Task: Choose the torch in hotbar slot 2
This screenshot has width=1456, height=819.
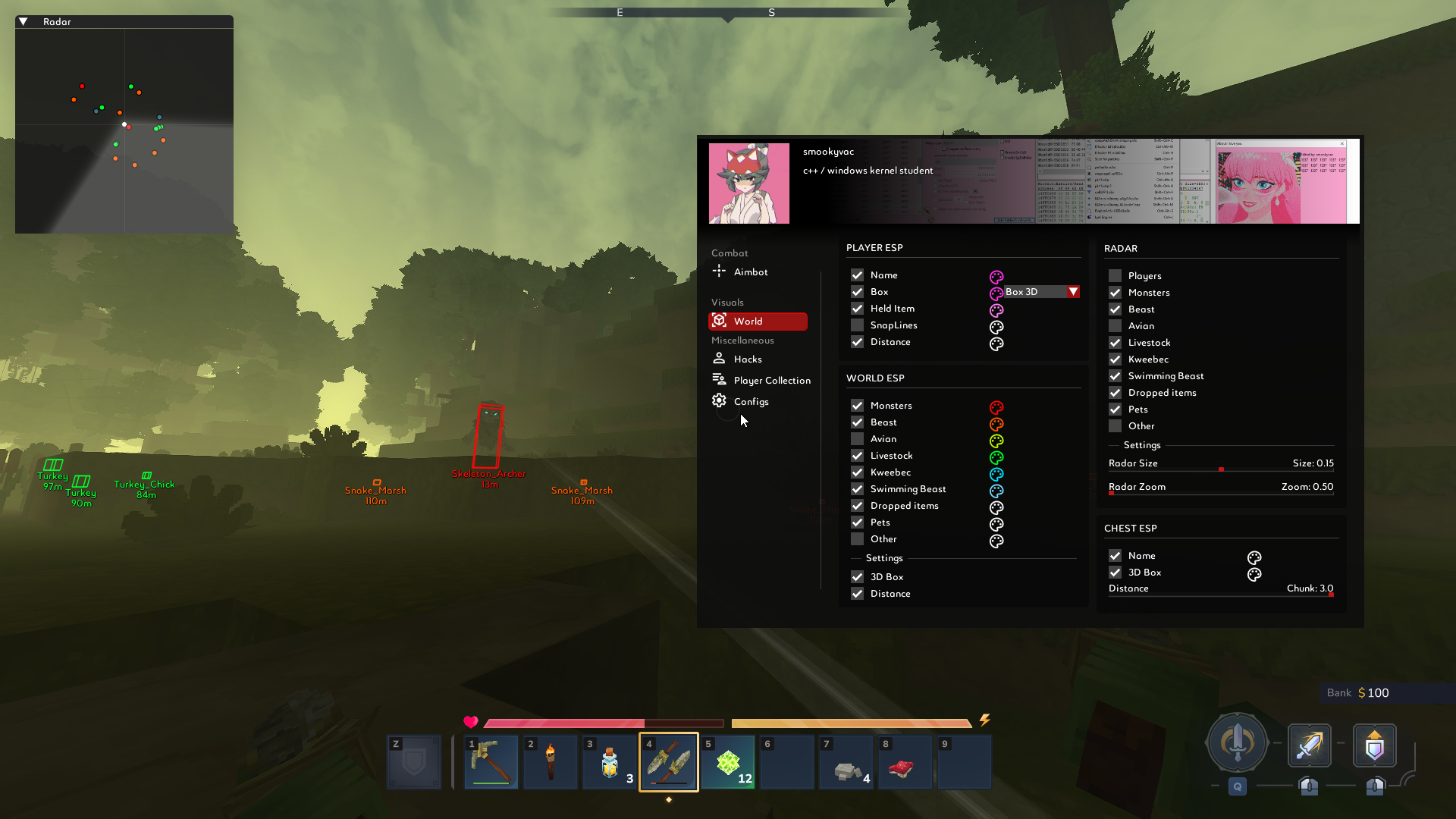Action: (x=550, y=762)
